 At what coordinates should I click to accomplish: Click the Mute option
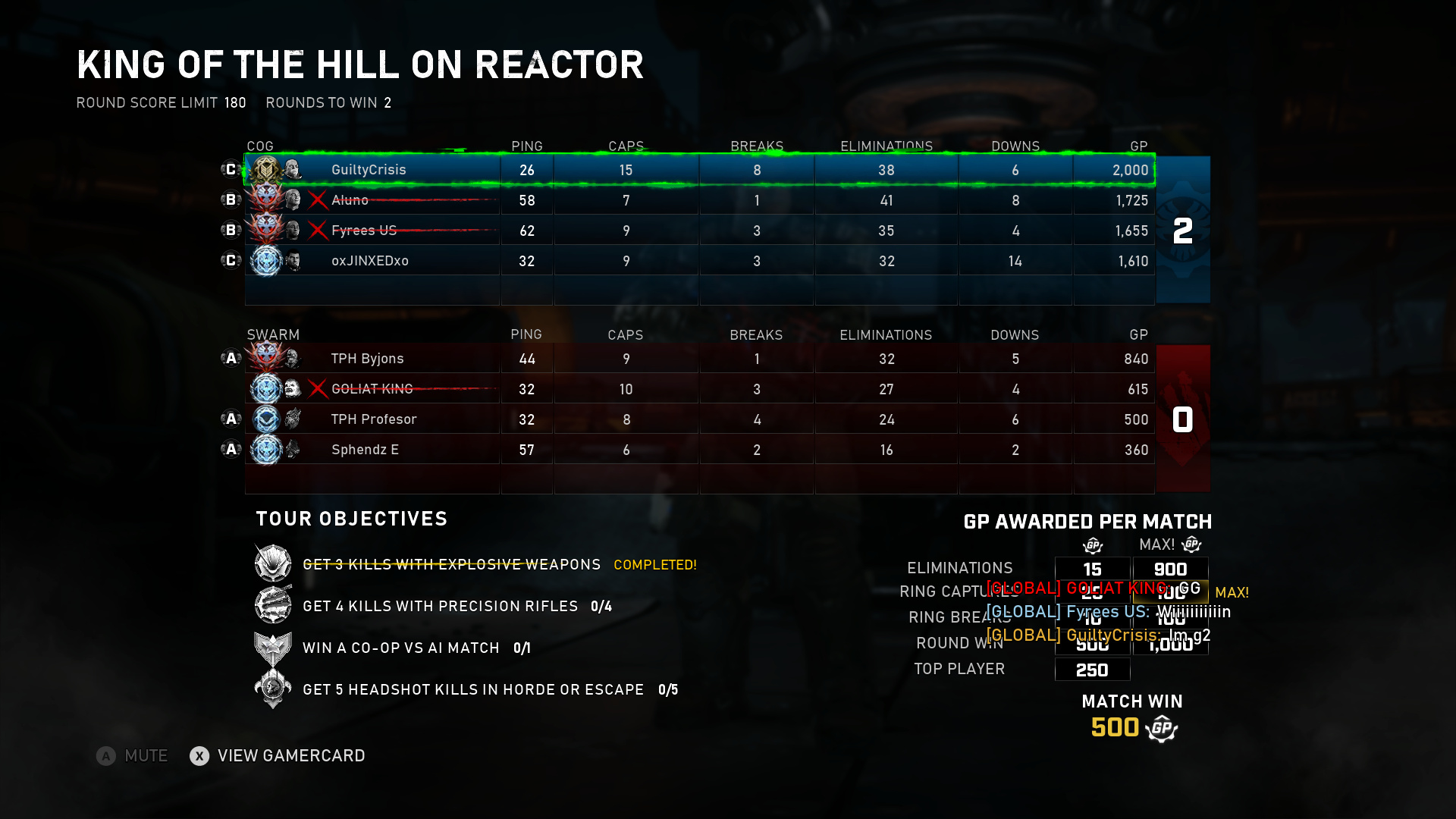[132, 756]
